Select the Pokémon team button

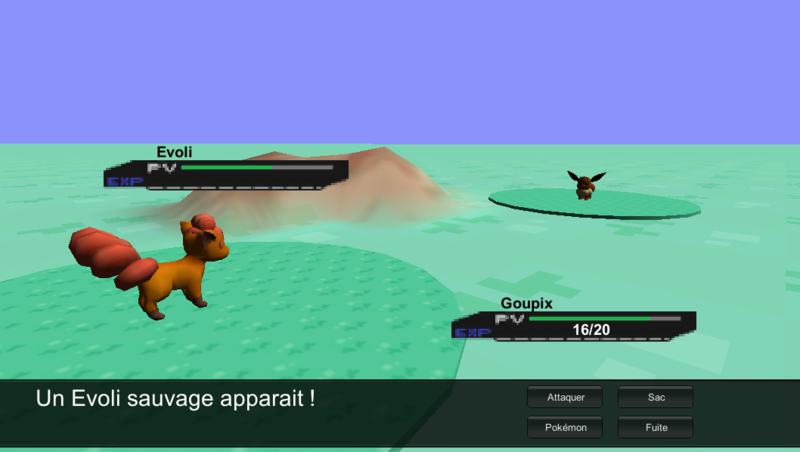click(565, 427)
